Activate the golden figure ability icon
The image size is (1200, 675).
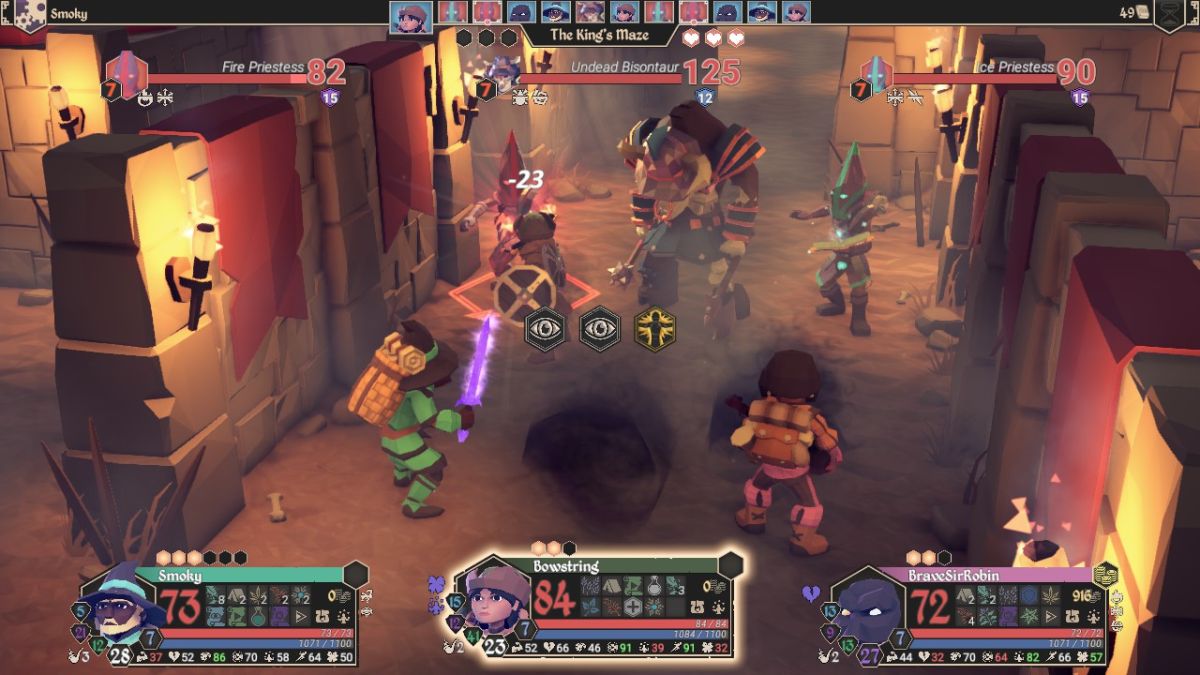[655, 328]
